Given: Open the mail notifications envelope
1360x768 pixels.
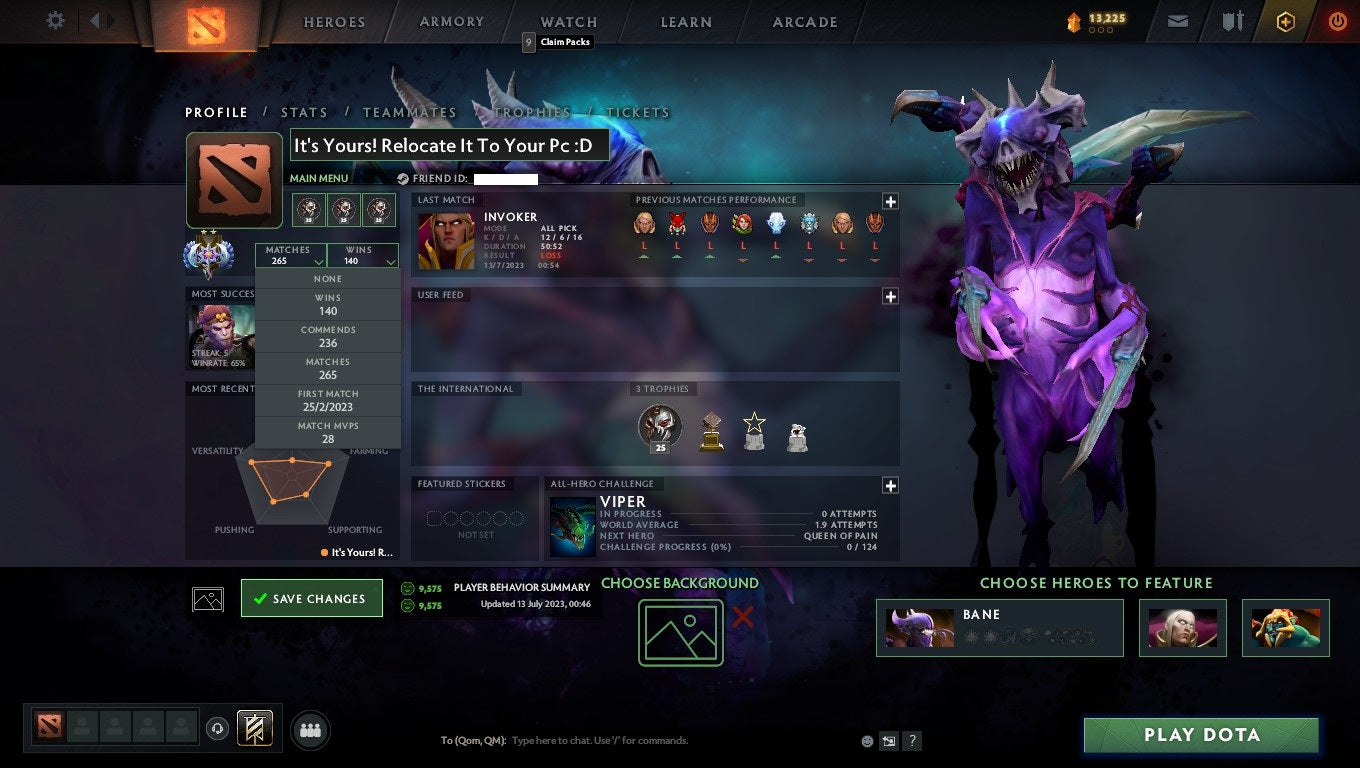Looking at the screenshot, I should click(x=1177, y=20).
